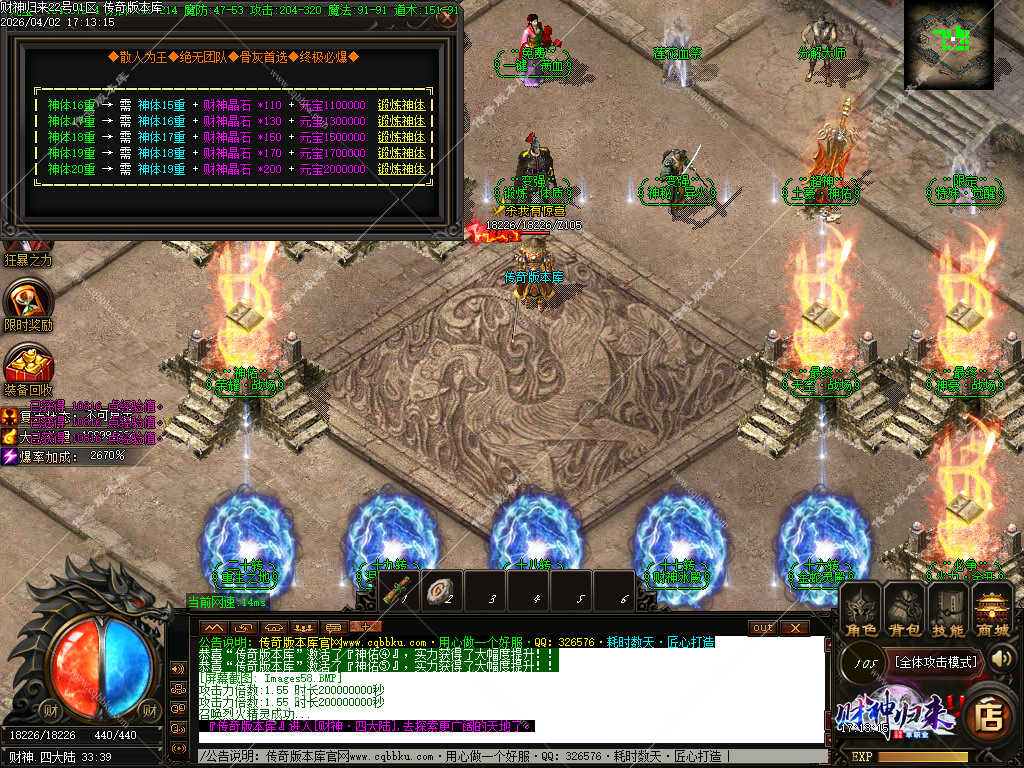The height and width of the screenshot is (768, 1024).
Task: Close the chat window with X button
Action: [793, 627]
